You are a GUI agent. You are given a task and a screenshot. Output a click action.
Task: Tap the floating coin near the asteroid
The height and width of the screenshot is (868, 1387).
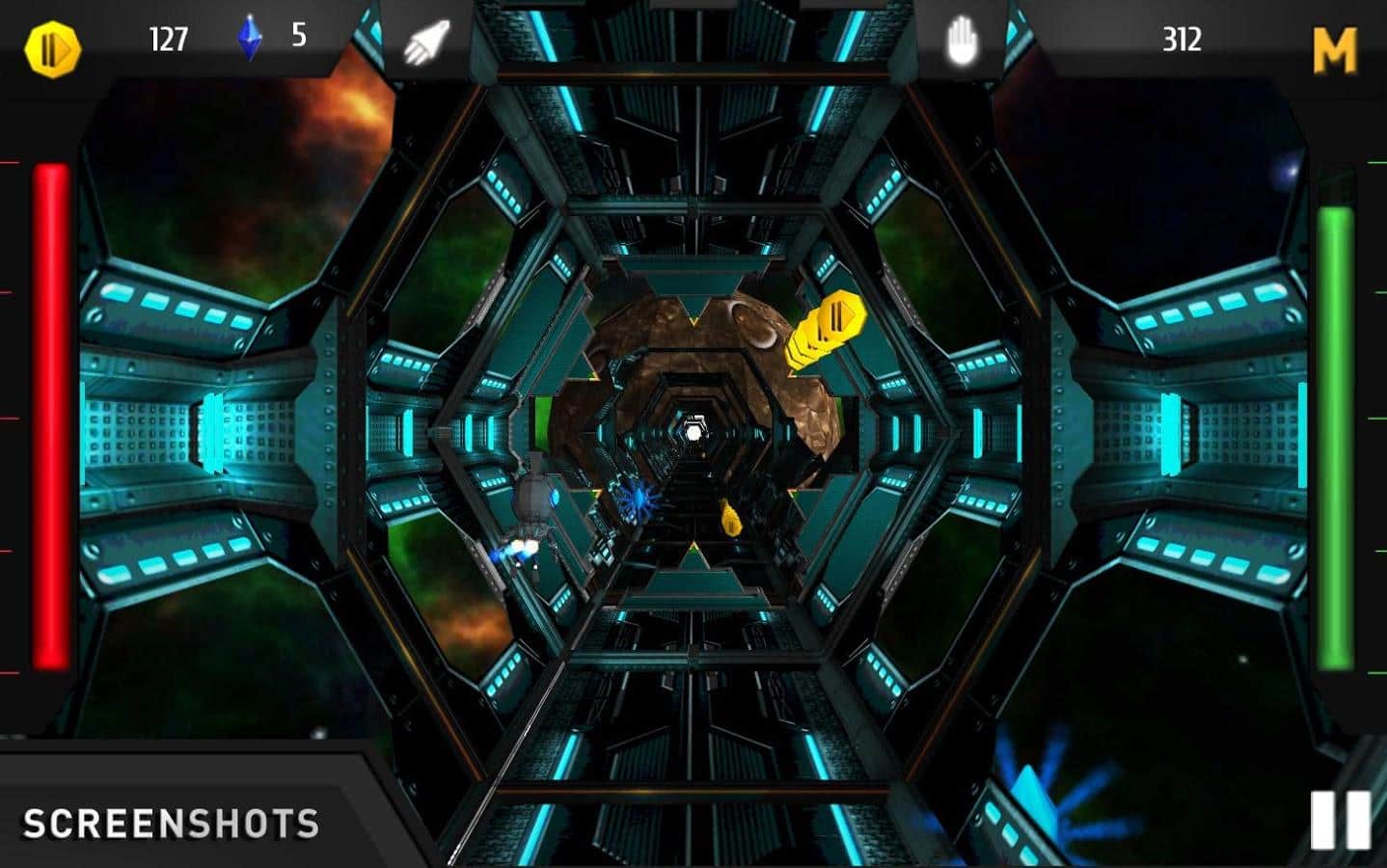pos(829,328)
